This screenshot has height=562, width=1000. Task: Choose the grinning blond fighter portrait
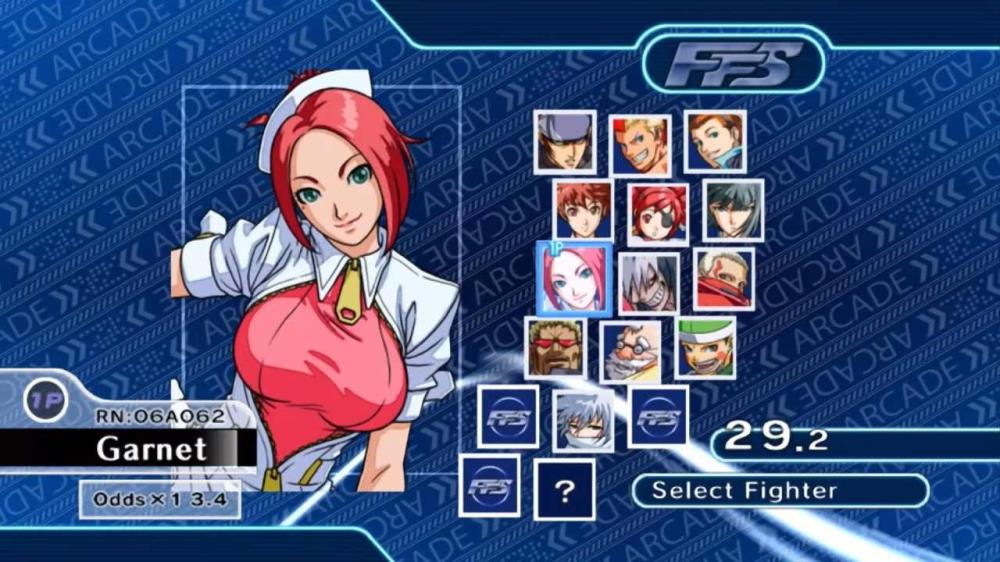(x=640, y=146)
